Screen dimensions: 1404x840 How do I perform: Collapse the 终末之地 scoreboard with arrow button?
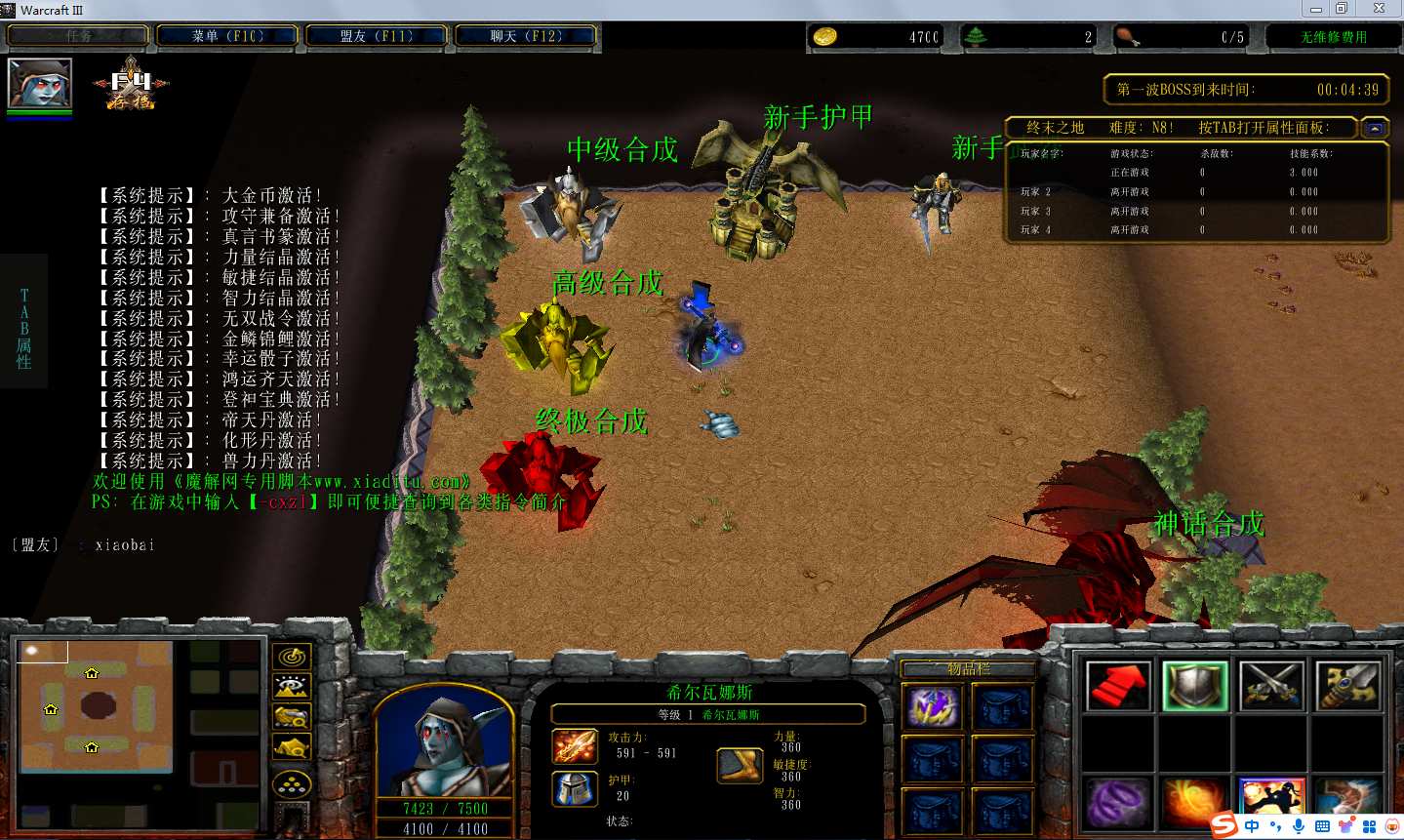[x=1374, y=128]
